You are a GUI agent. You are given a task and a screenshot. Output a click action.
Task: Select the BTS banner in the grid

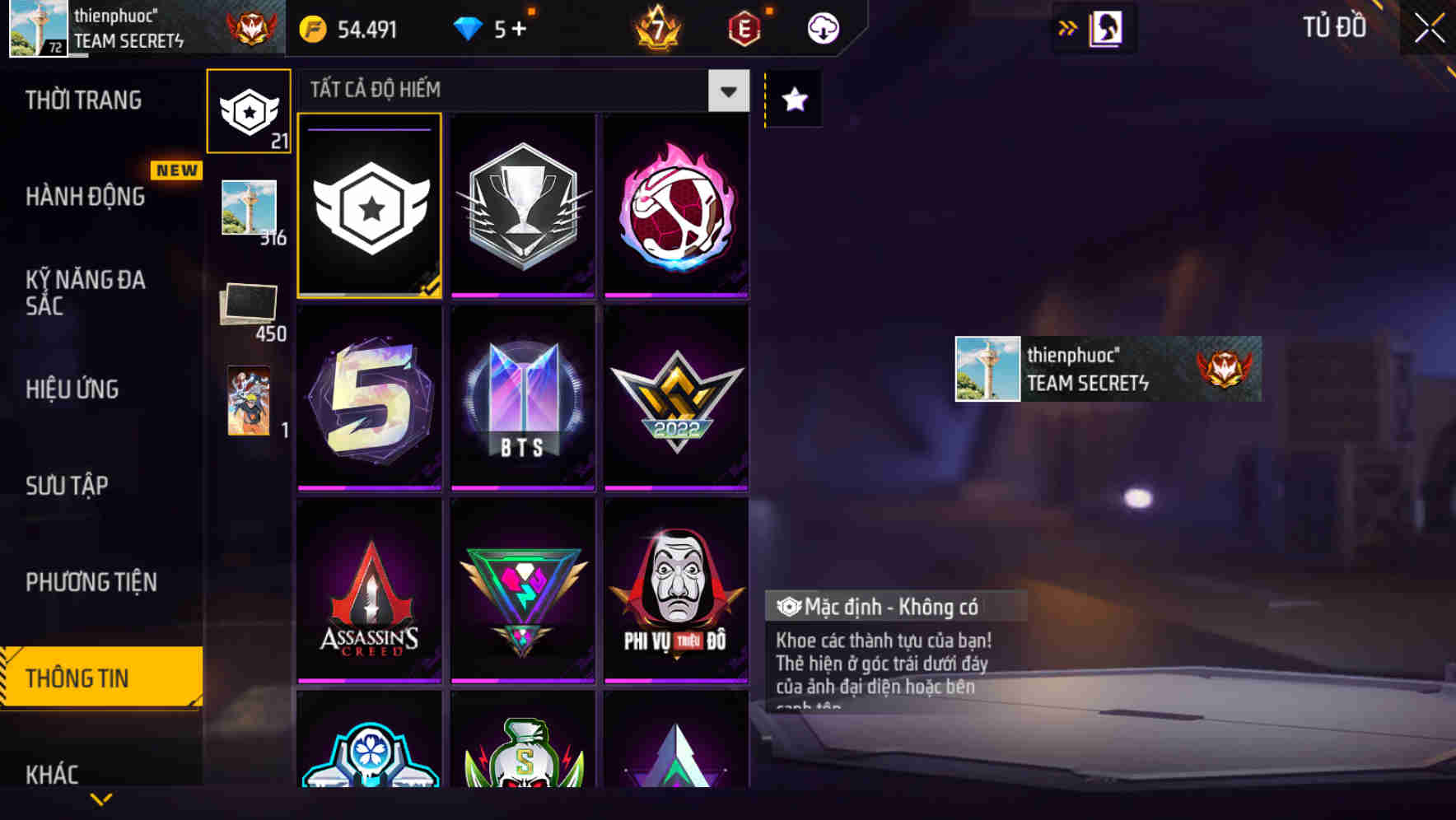pos(522,401)
